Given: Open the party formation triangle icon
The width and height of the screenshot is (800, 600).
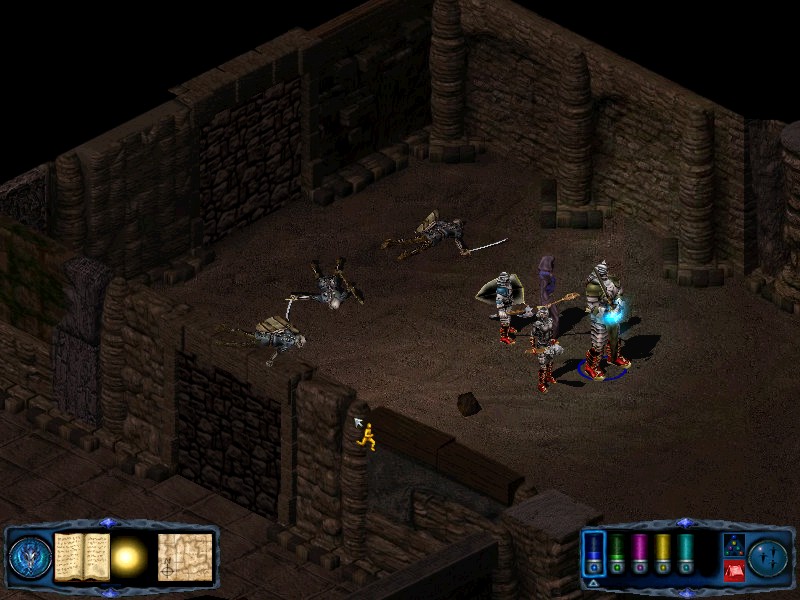Looking at the screenshot, I should pyautogui.click(x=733, y=545).
